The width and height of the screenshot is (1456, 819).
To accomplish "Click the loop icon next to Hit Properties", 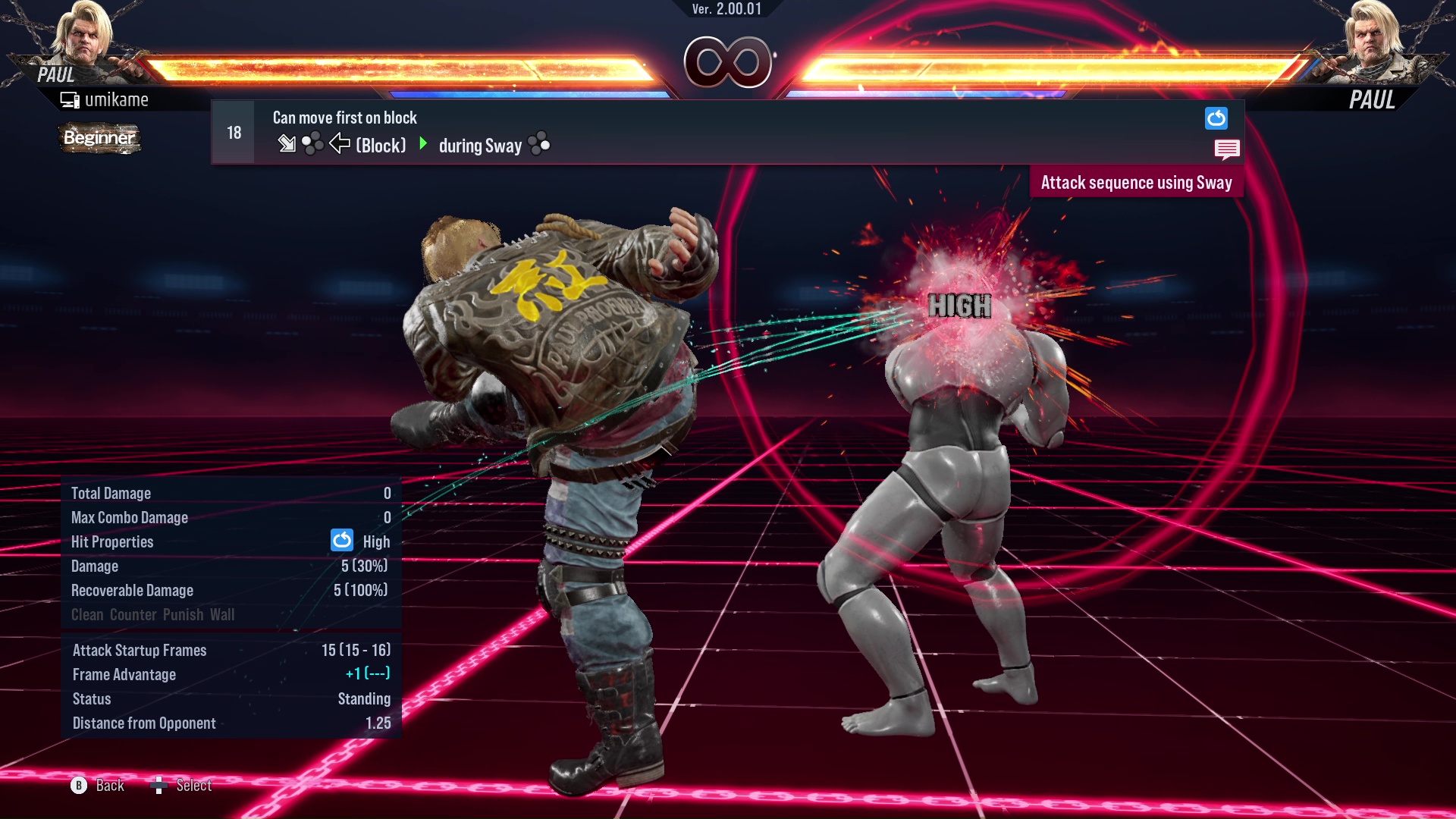I will point(342,541).
